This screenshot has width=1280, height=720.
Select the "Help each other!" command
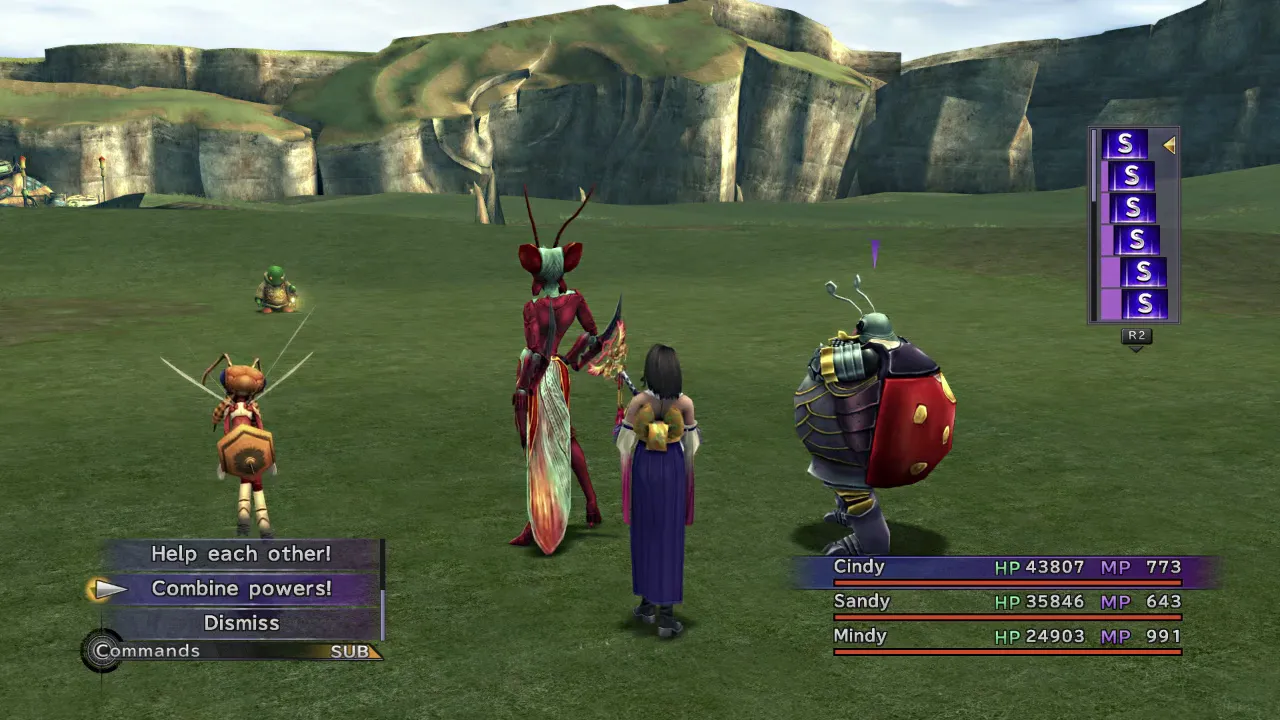click(241, 554)
